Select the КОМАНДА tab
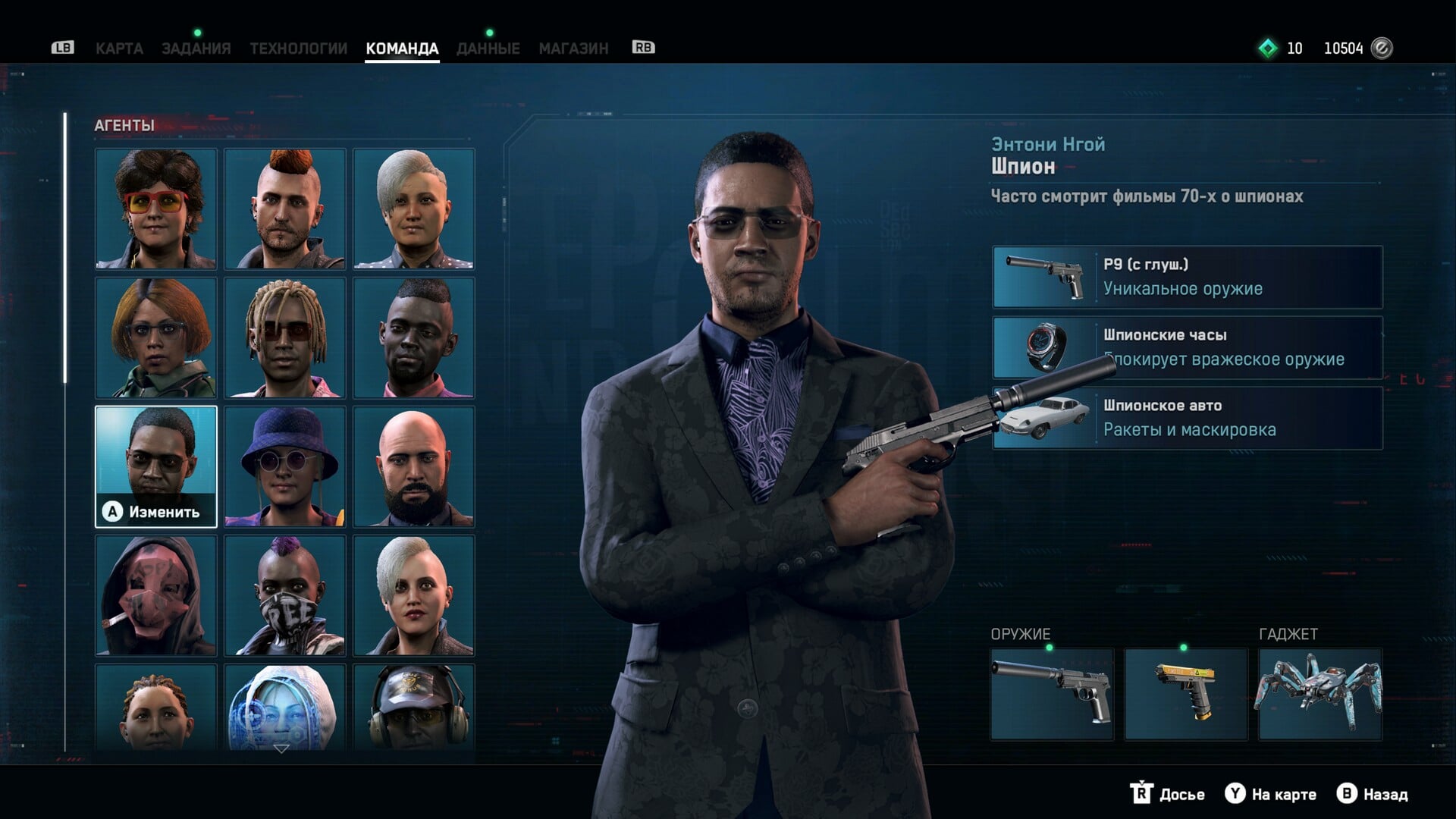 pyautogui.click(x=402, y=49)
